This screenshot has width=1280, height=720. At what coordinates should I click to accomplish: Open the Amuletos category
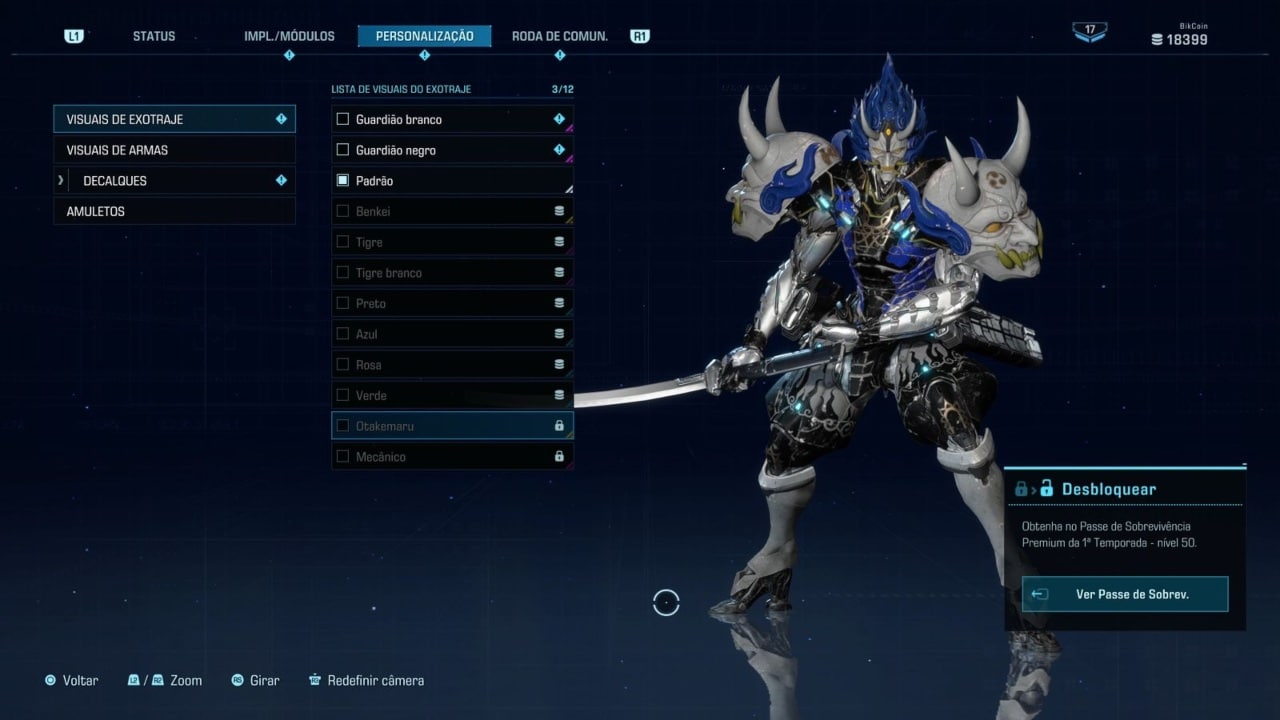coord(174,212)
